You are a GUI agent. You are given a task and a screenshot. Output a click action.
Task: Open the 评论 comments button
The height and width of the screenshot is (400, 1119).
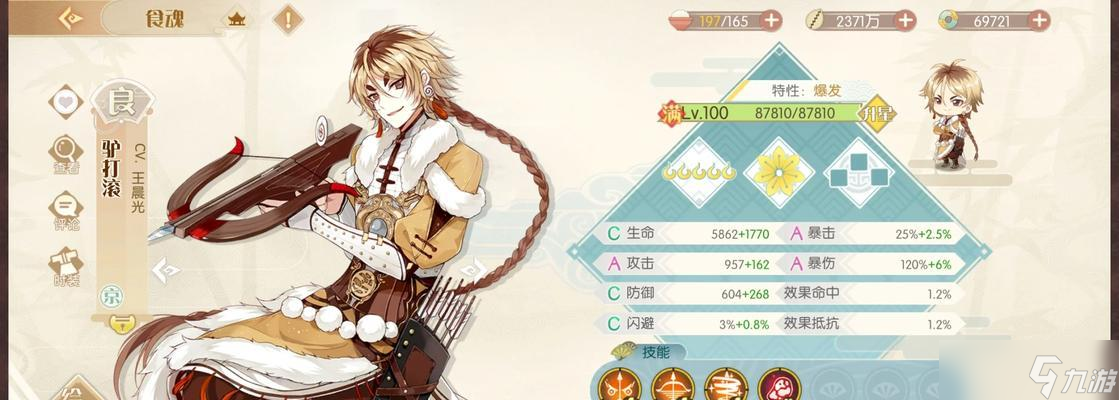click(66, 207)
